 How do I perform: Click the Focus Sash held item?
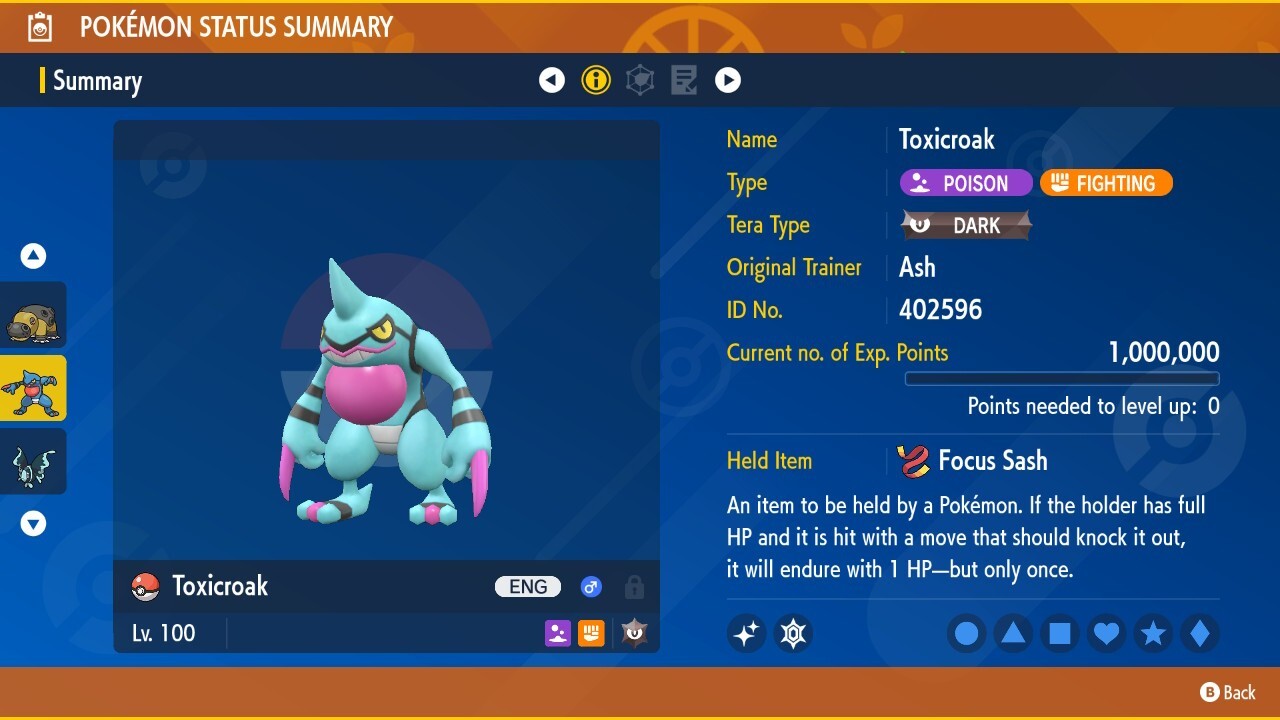pos(974,461)
